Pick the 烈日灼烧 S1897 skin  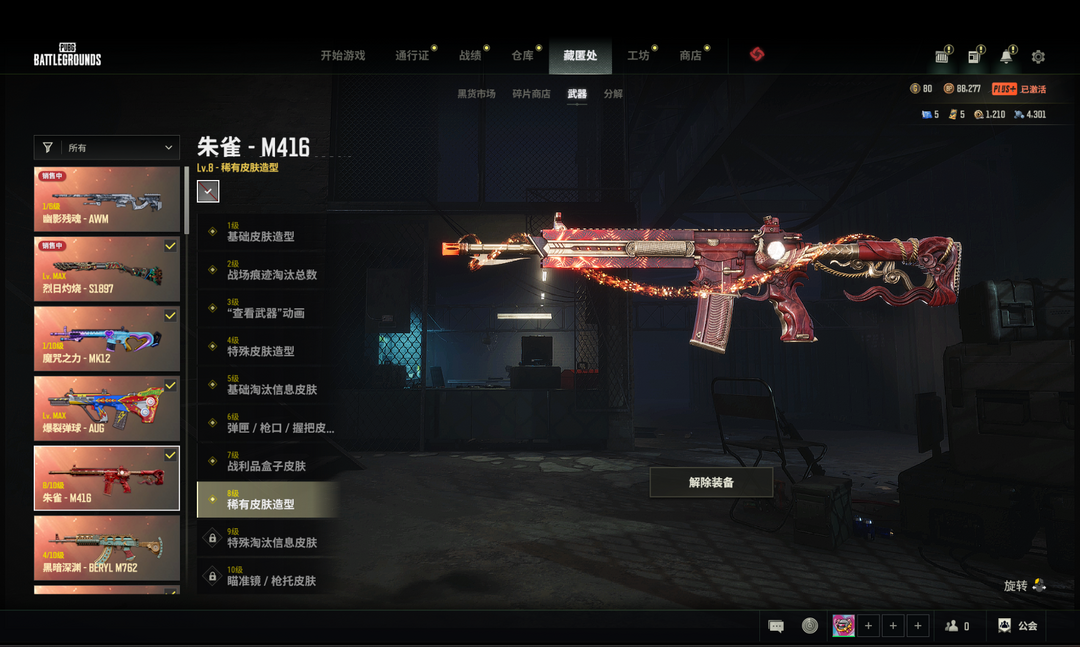click(x=107, y=268)
